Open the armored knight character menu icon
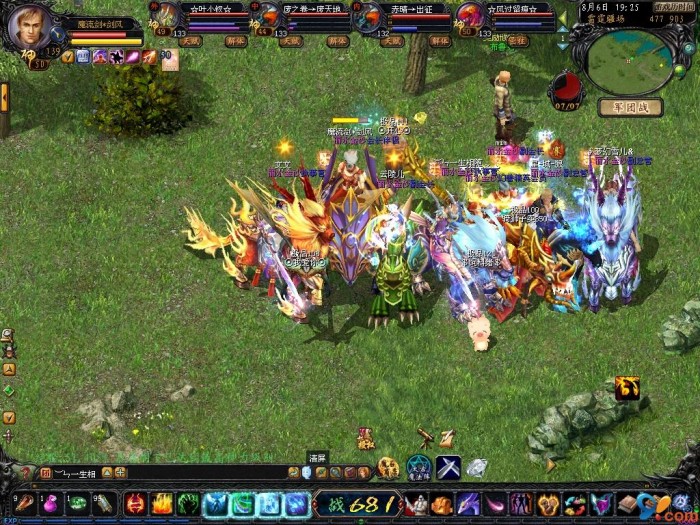 (x=416, y=504)
